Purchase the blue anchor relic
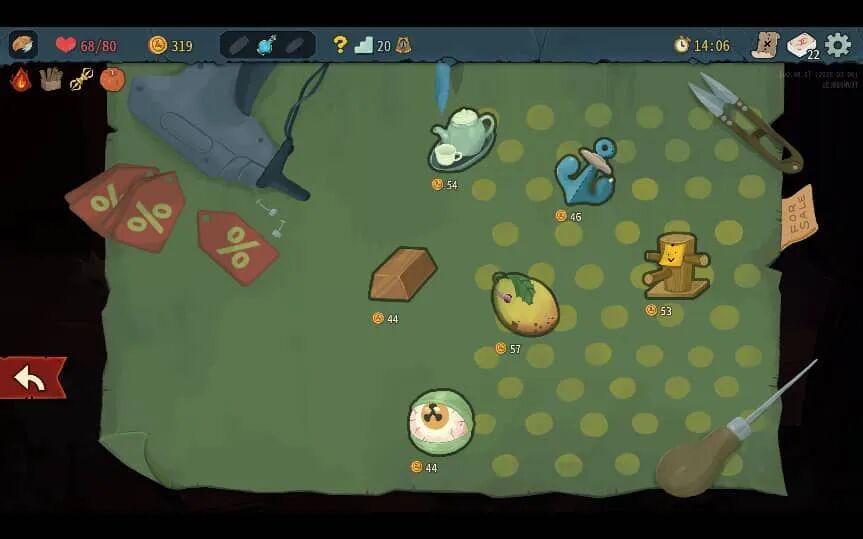 (586, 172)
